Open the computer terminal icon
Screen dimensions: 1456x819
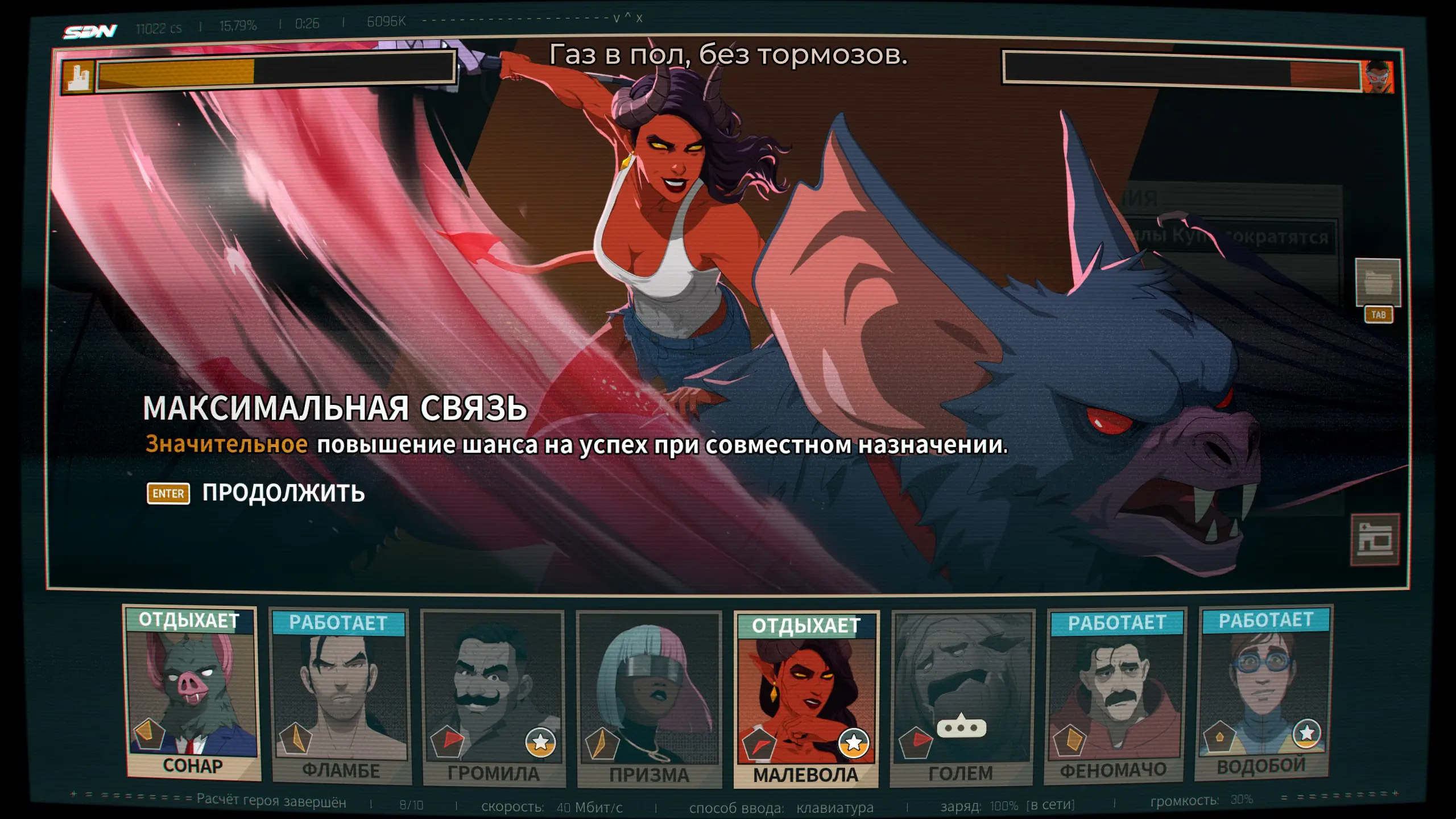click(x=1375, y=540)
